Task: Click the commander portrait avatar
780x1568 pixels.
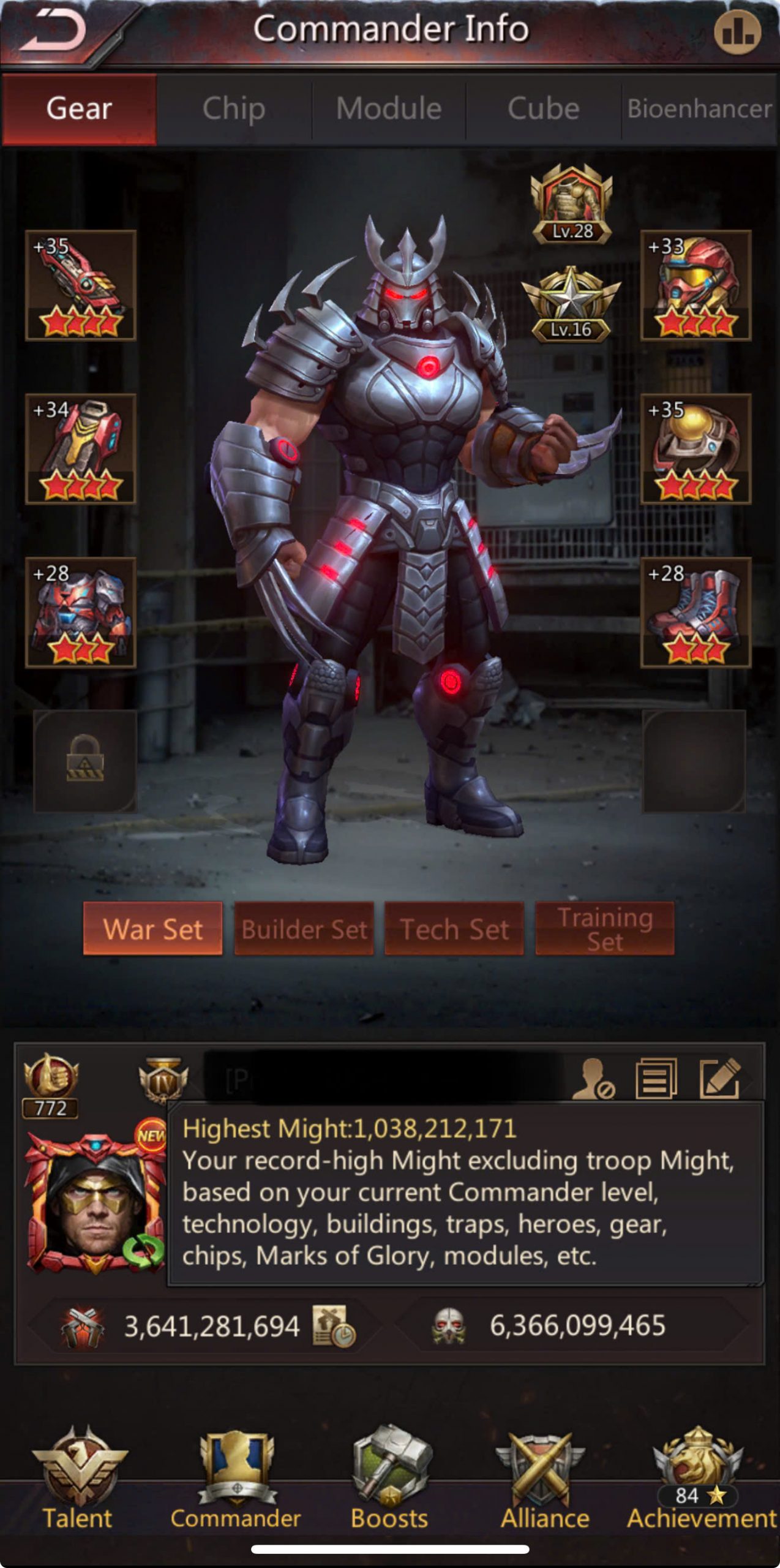Action: (x=92, y=1204)
